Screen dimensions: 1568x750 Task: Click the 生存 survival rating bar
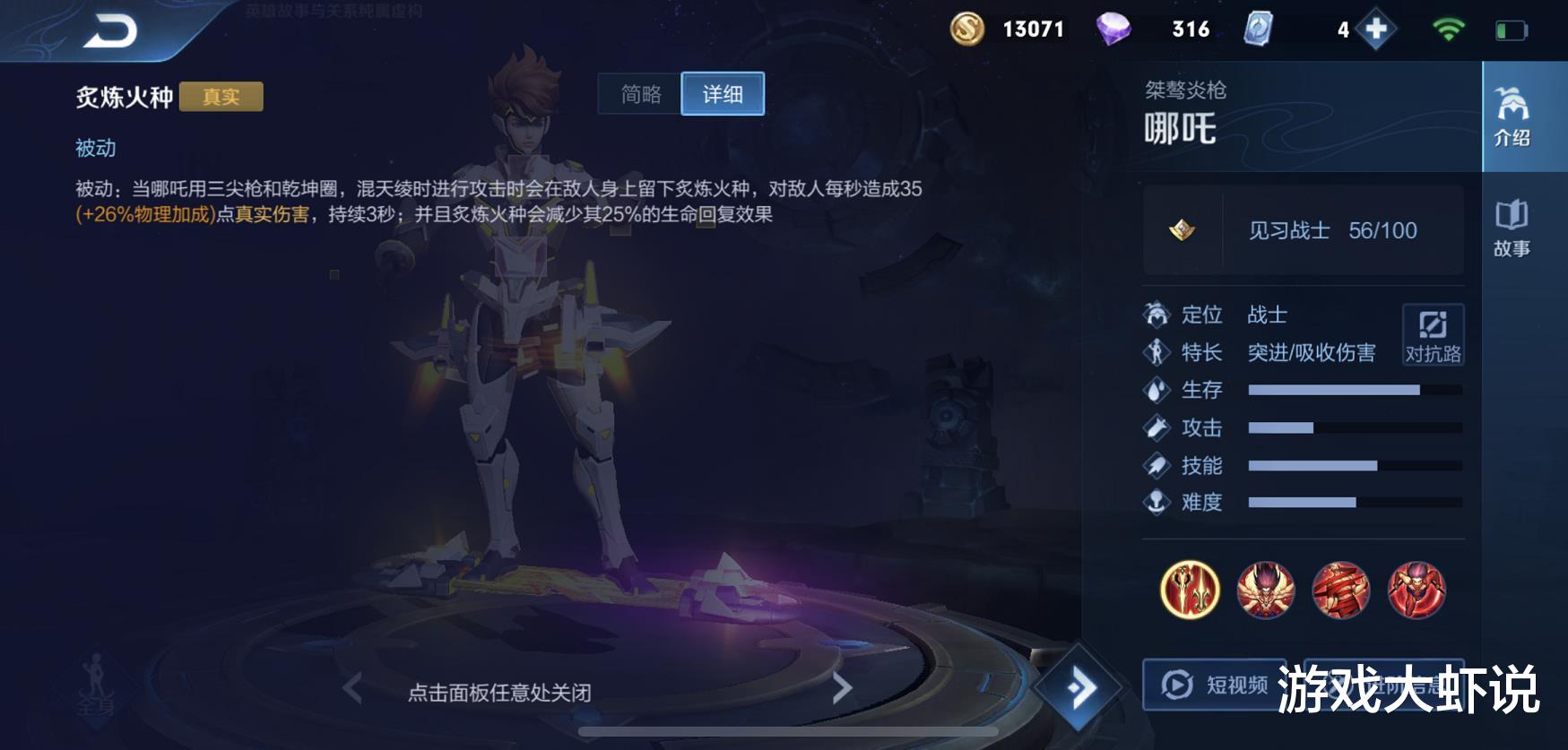click(1354, 390)
